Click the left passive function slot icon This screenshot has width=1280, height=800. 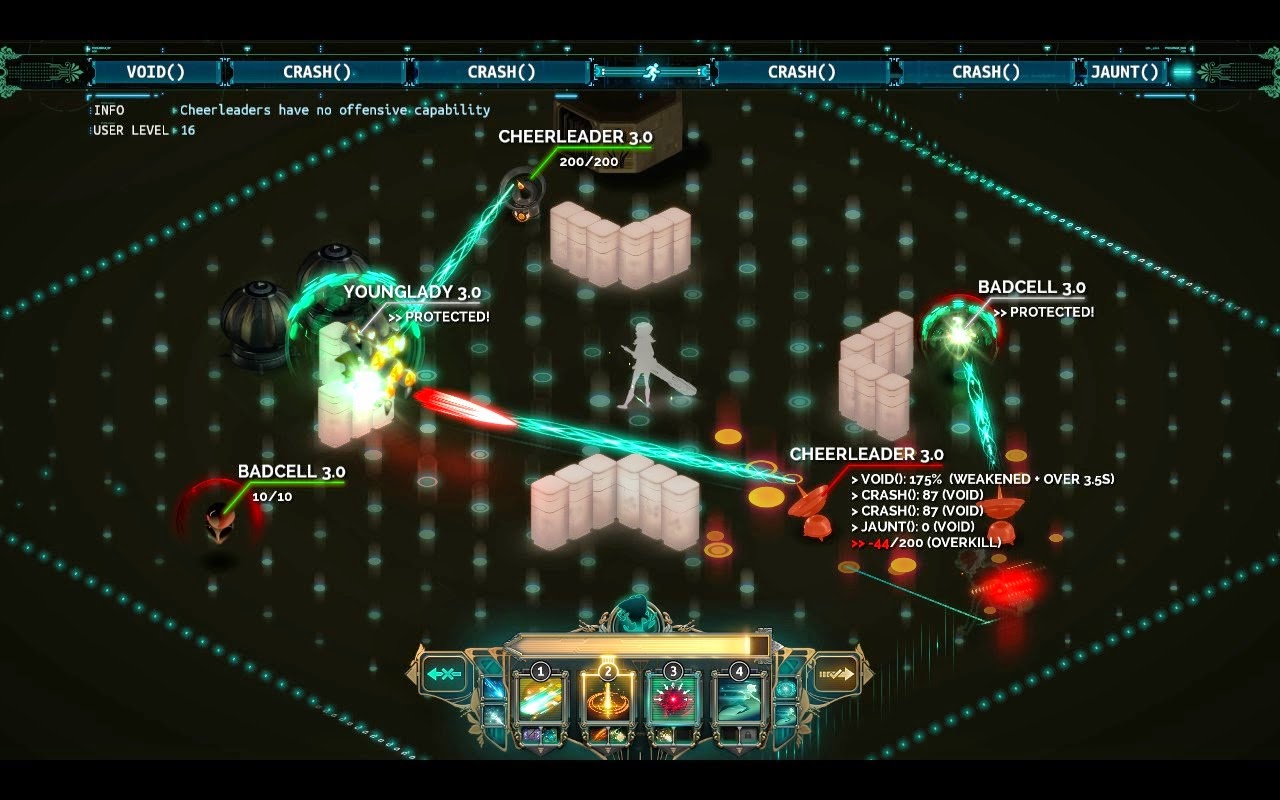(x=492, y=688)
